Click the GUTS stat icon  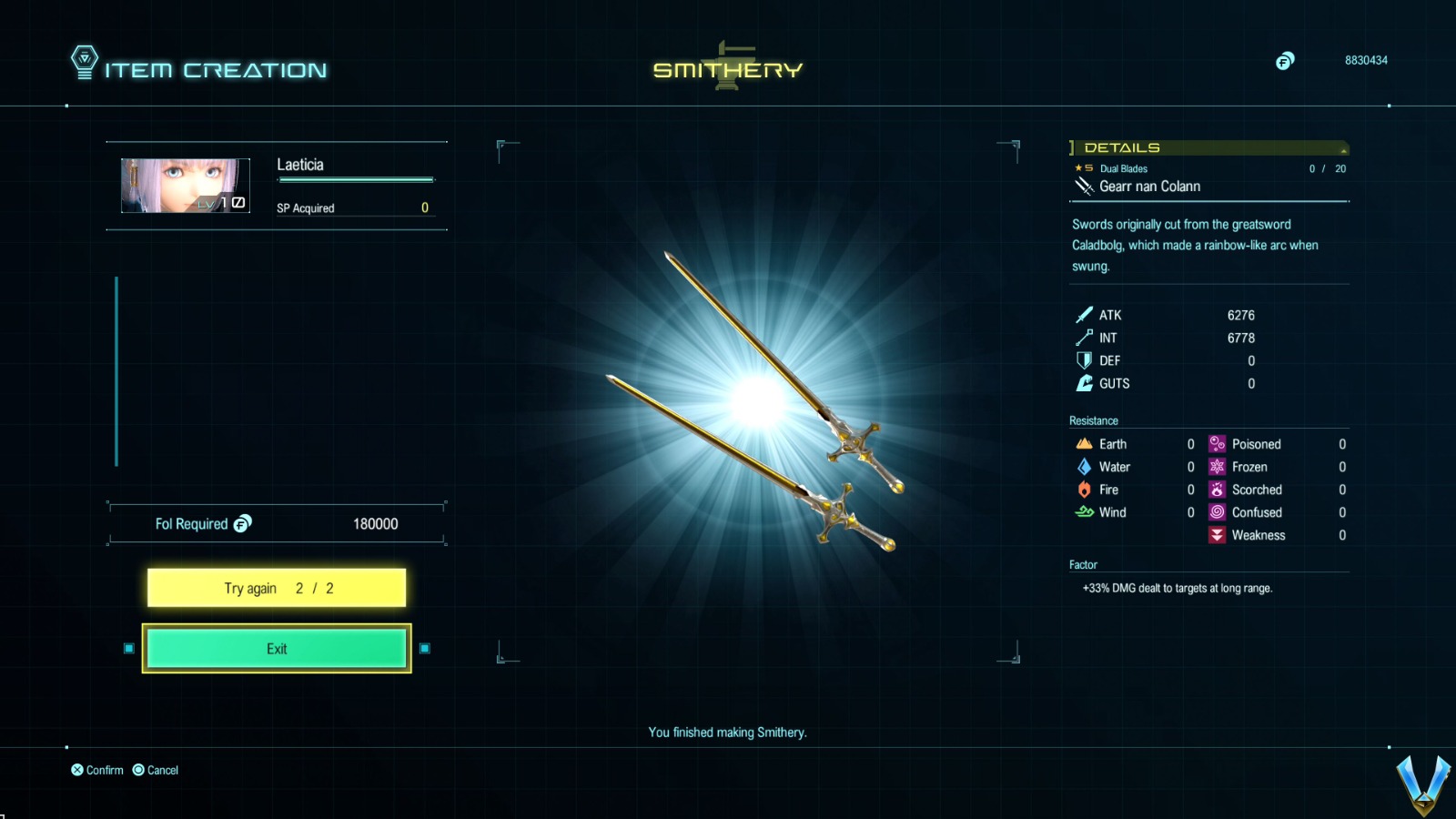1084,383
